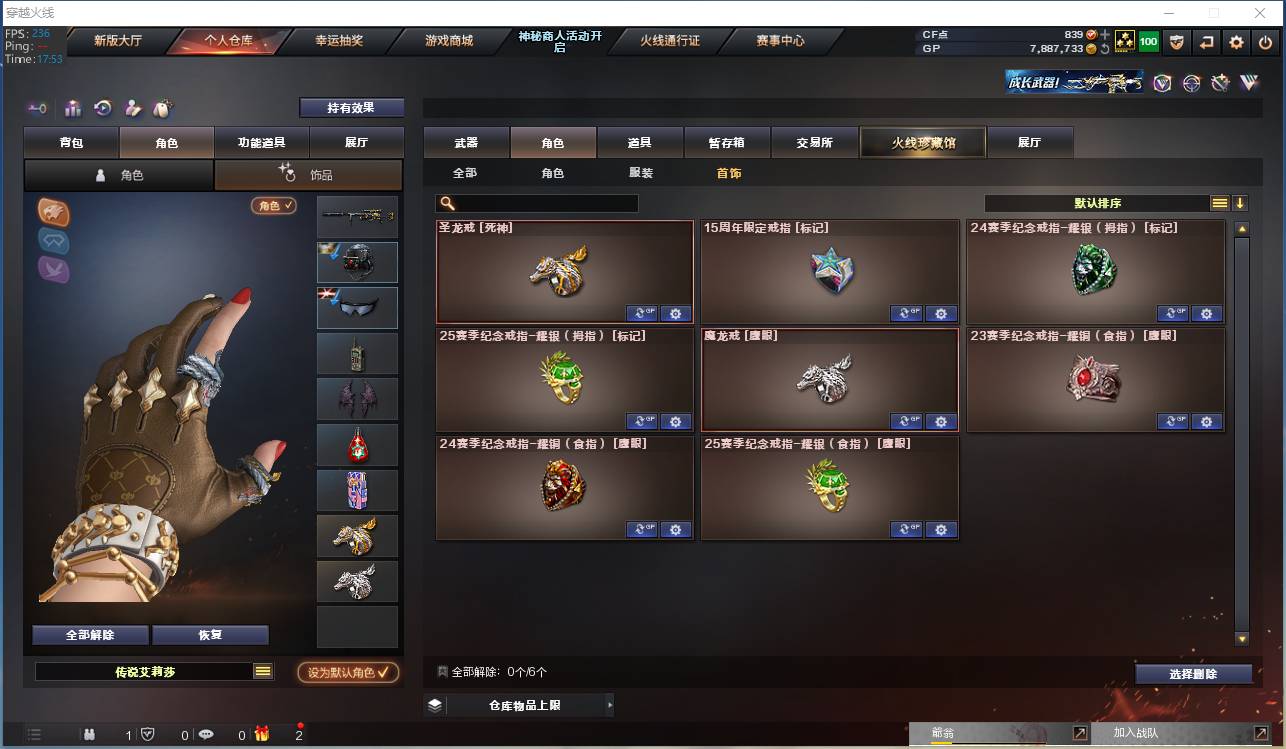The width and height of the screenshot is (1286, 749).
Task: Click the 全部解除 button to remove all items
Action: coord(91,635)
